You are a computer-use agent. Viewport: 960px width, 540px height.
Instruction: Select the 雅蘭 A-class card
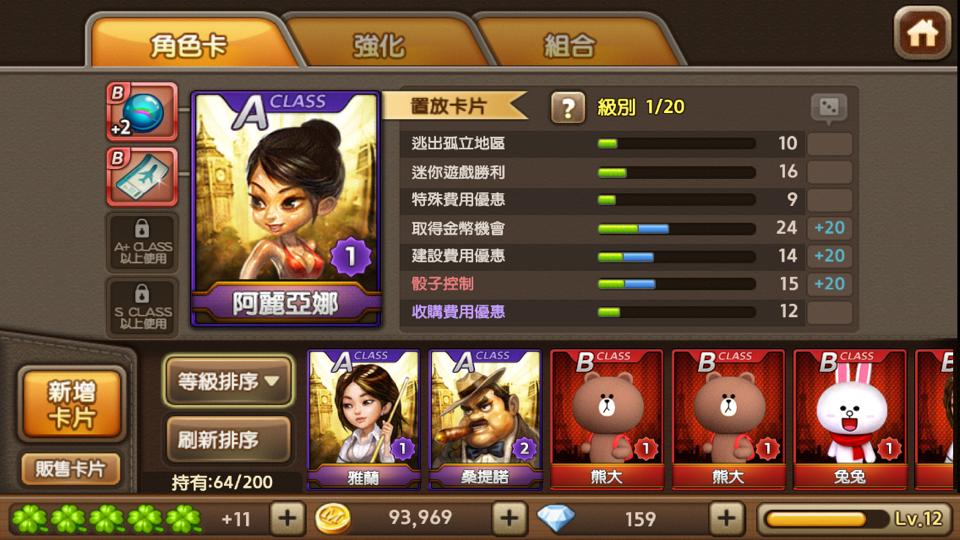tap(363, 419)
